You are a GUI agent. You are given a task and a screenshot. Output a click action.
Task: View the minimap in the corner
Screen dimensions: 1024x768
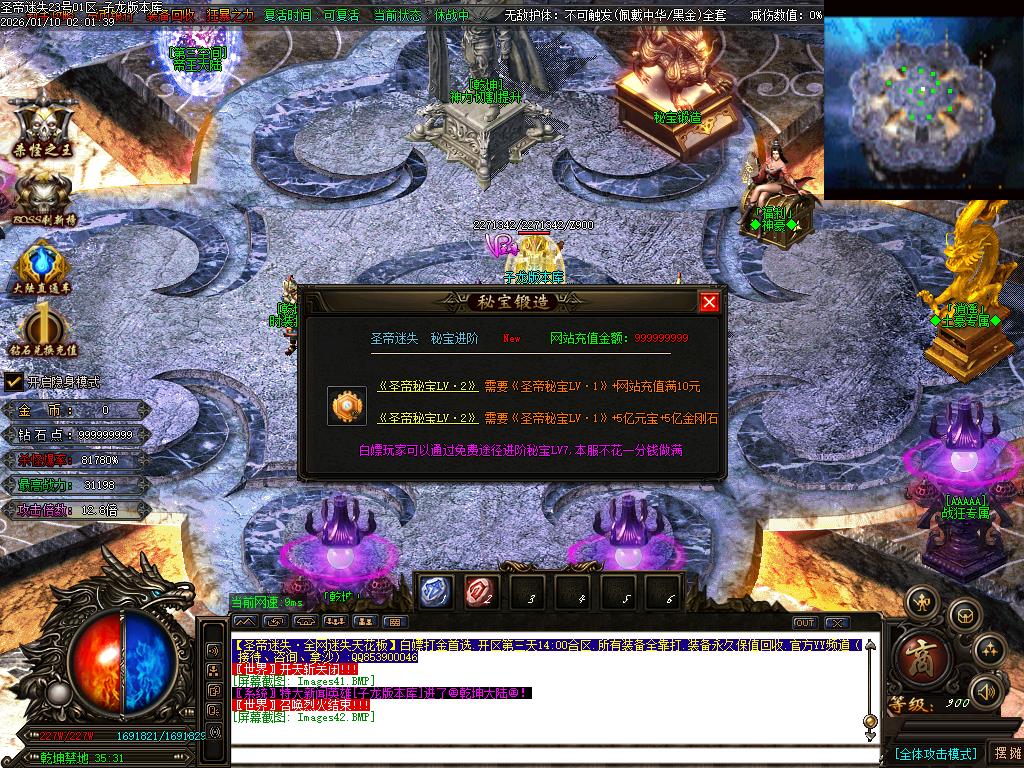point(922,107)
